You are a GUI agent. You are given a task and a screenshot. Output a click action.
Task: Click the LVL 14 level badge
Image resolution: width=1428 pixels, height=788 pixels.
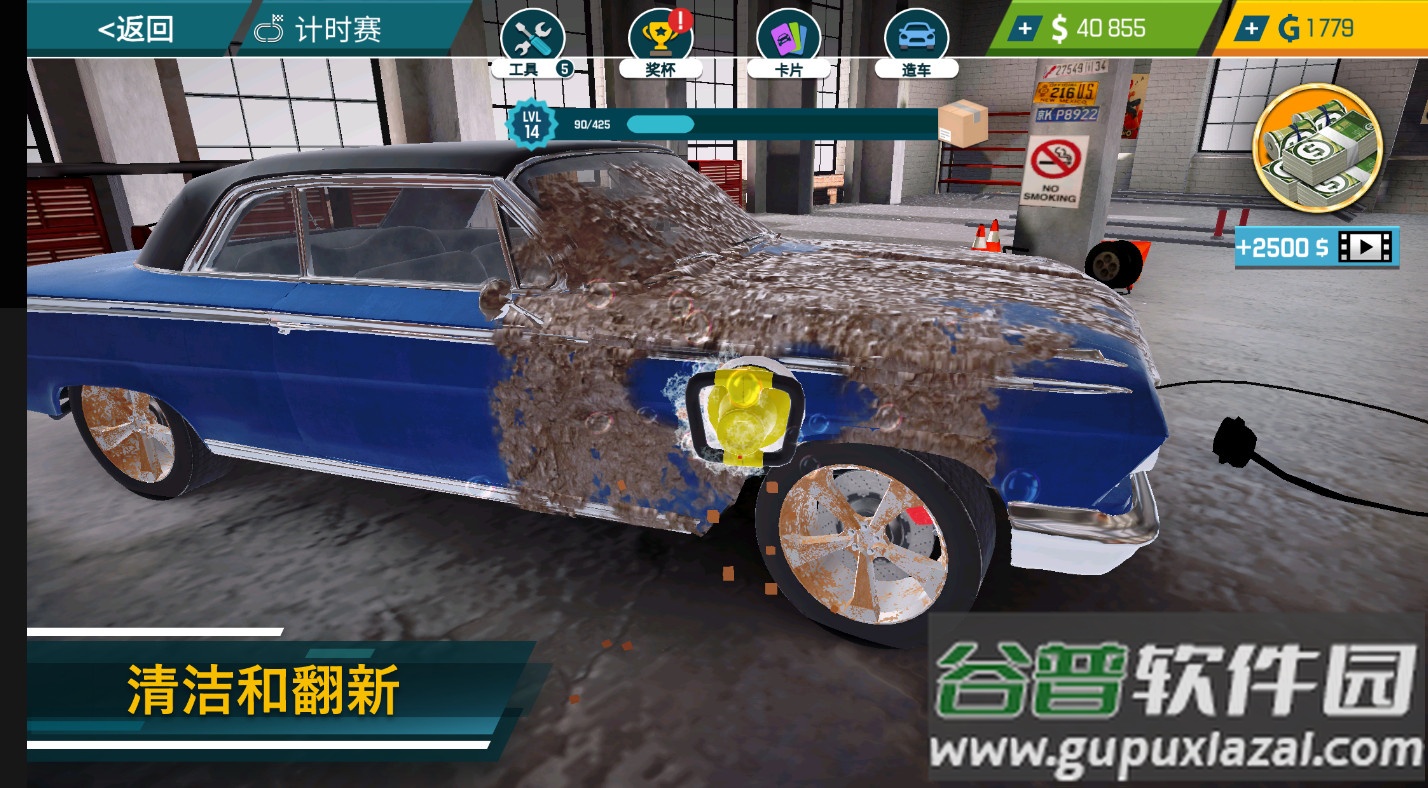click(x=530, y=122)
